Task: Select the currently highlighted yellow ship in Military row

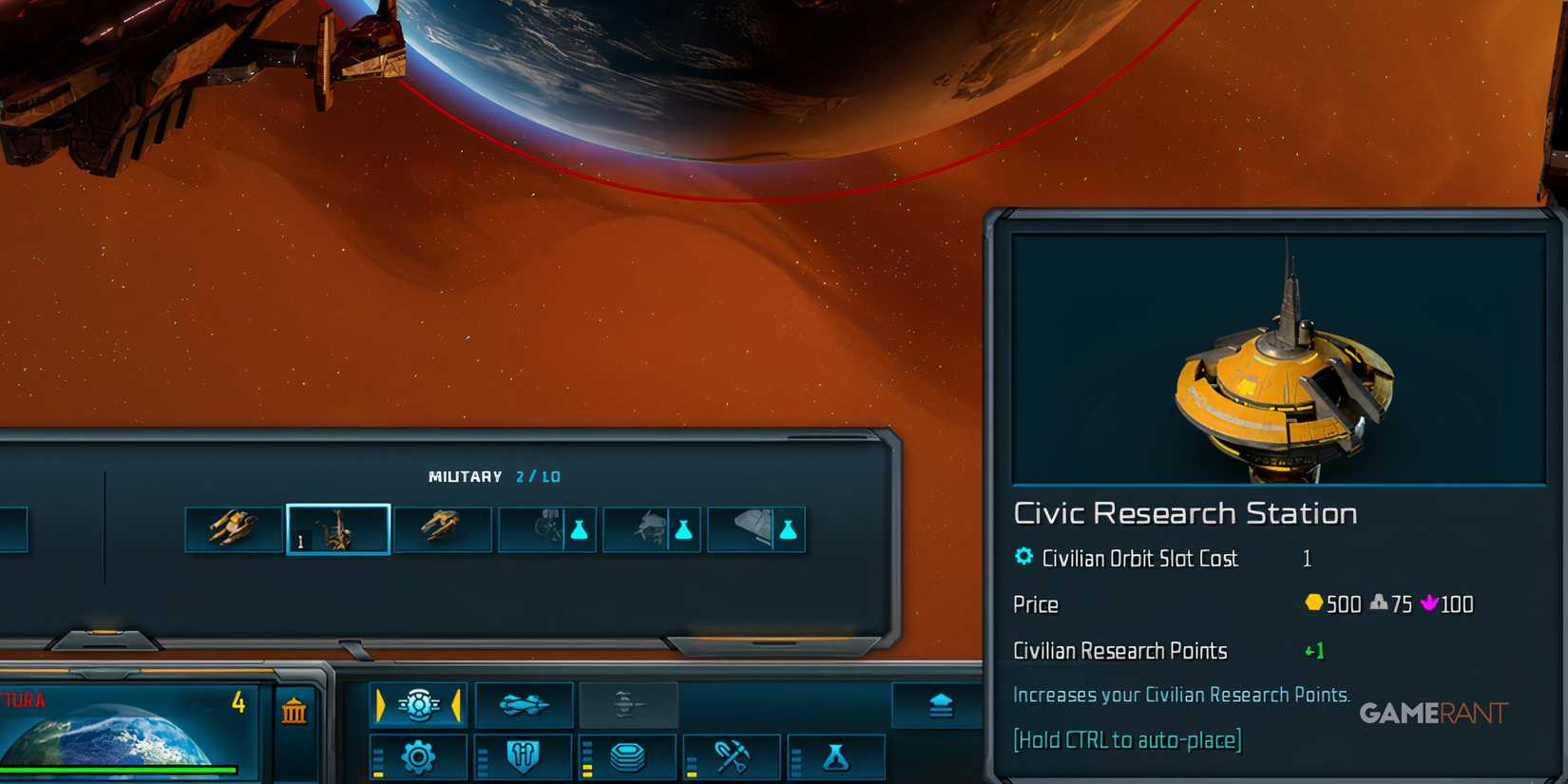Action: [337, 529]
